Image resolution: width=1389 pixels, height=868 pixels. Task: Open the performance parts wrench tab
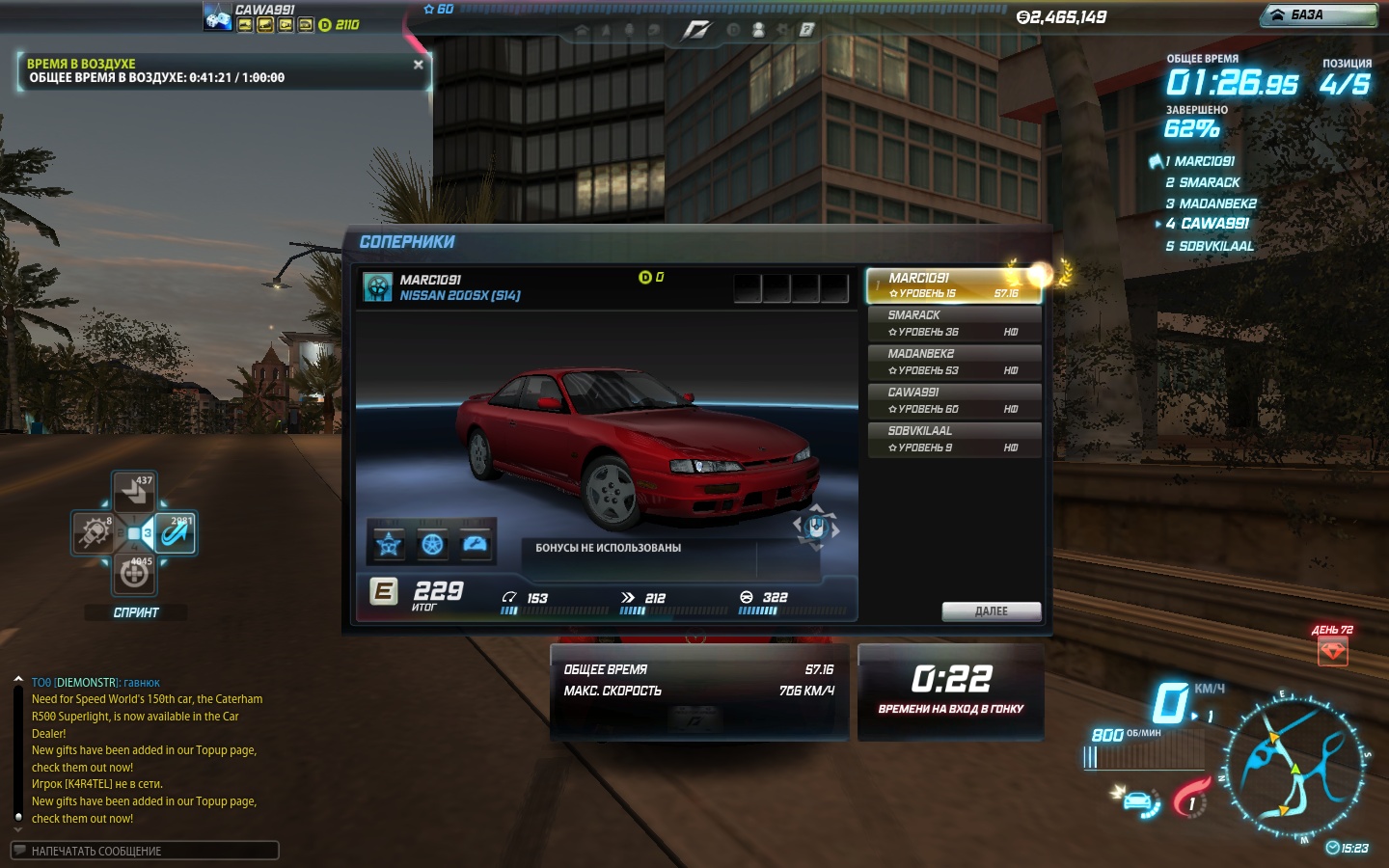pos(476,546)
